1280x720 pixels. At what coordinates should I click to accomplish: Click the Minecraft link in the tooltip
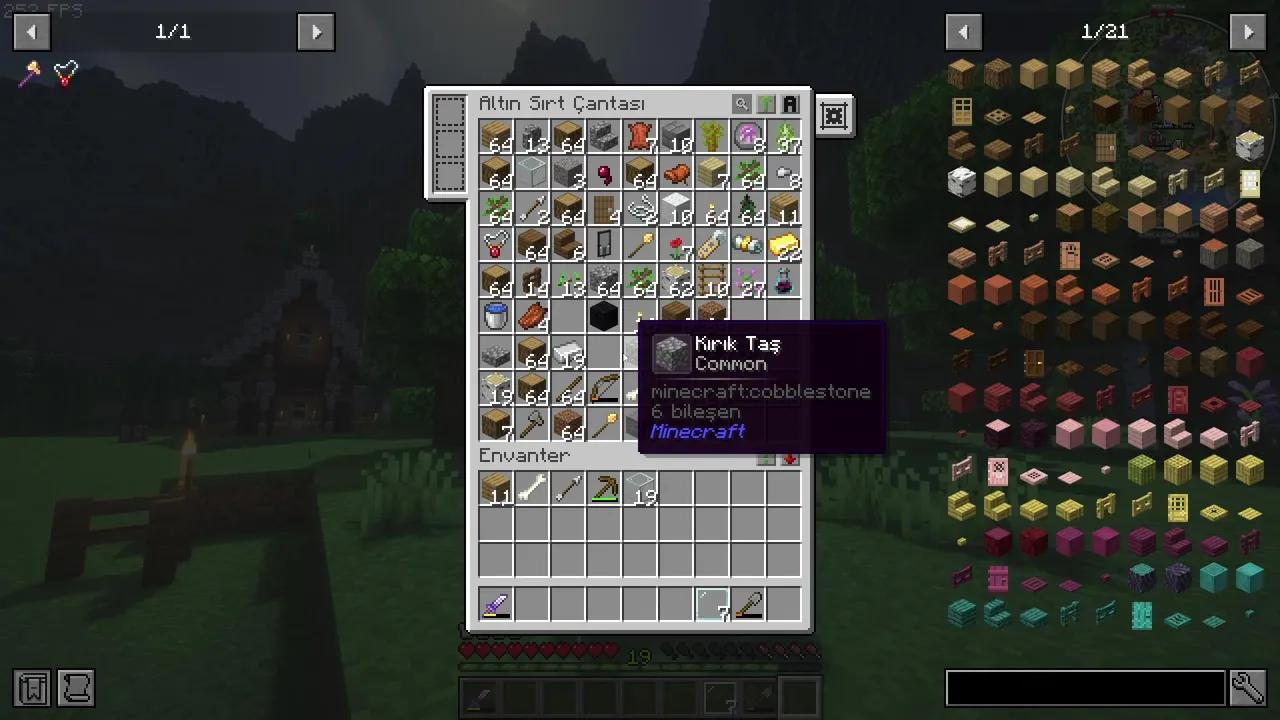tap(697, 431)
